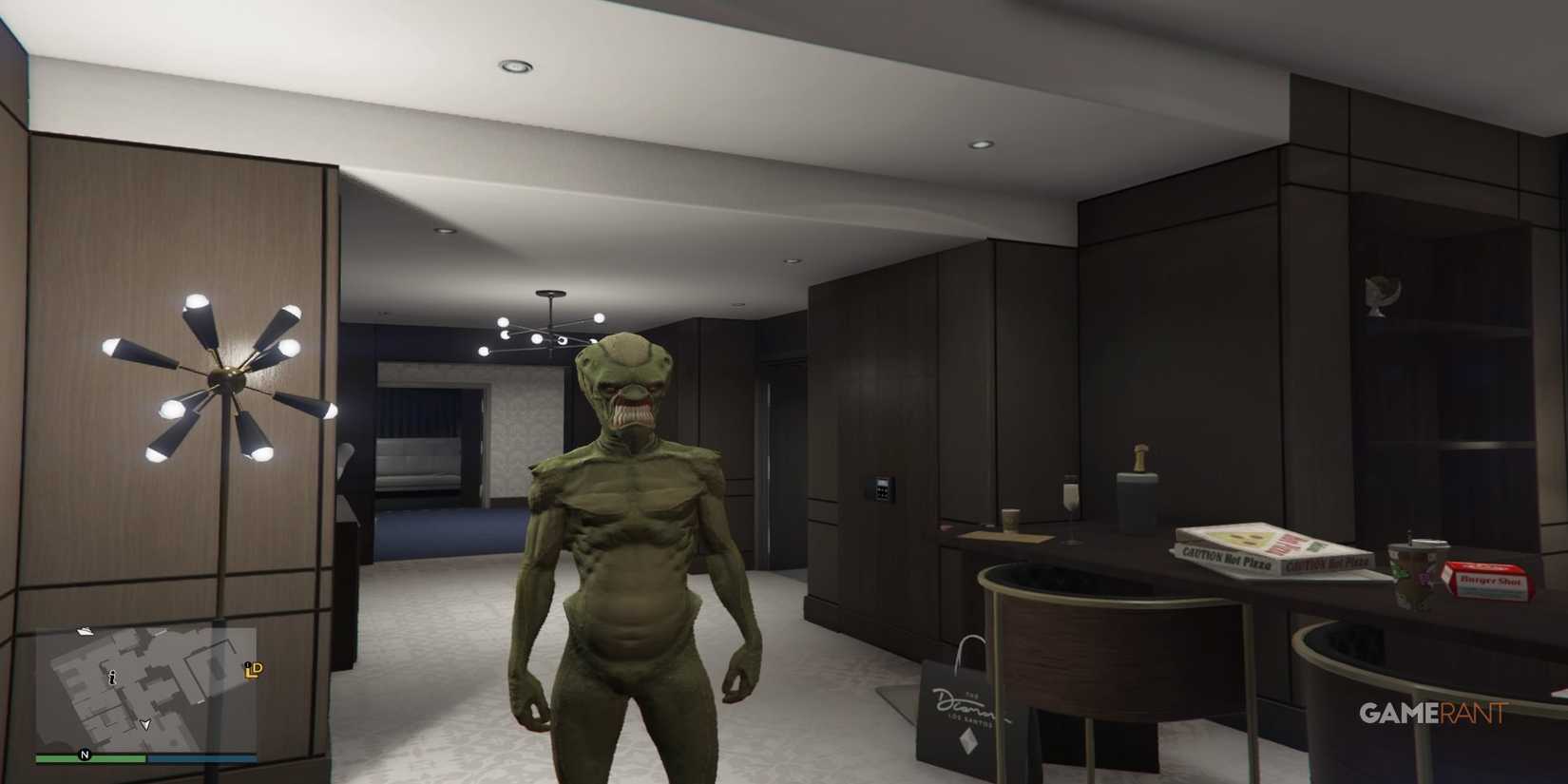
Task: Click the info "i" icon on the minimap
Action: point(112,678)
